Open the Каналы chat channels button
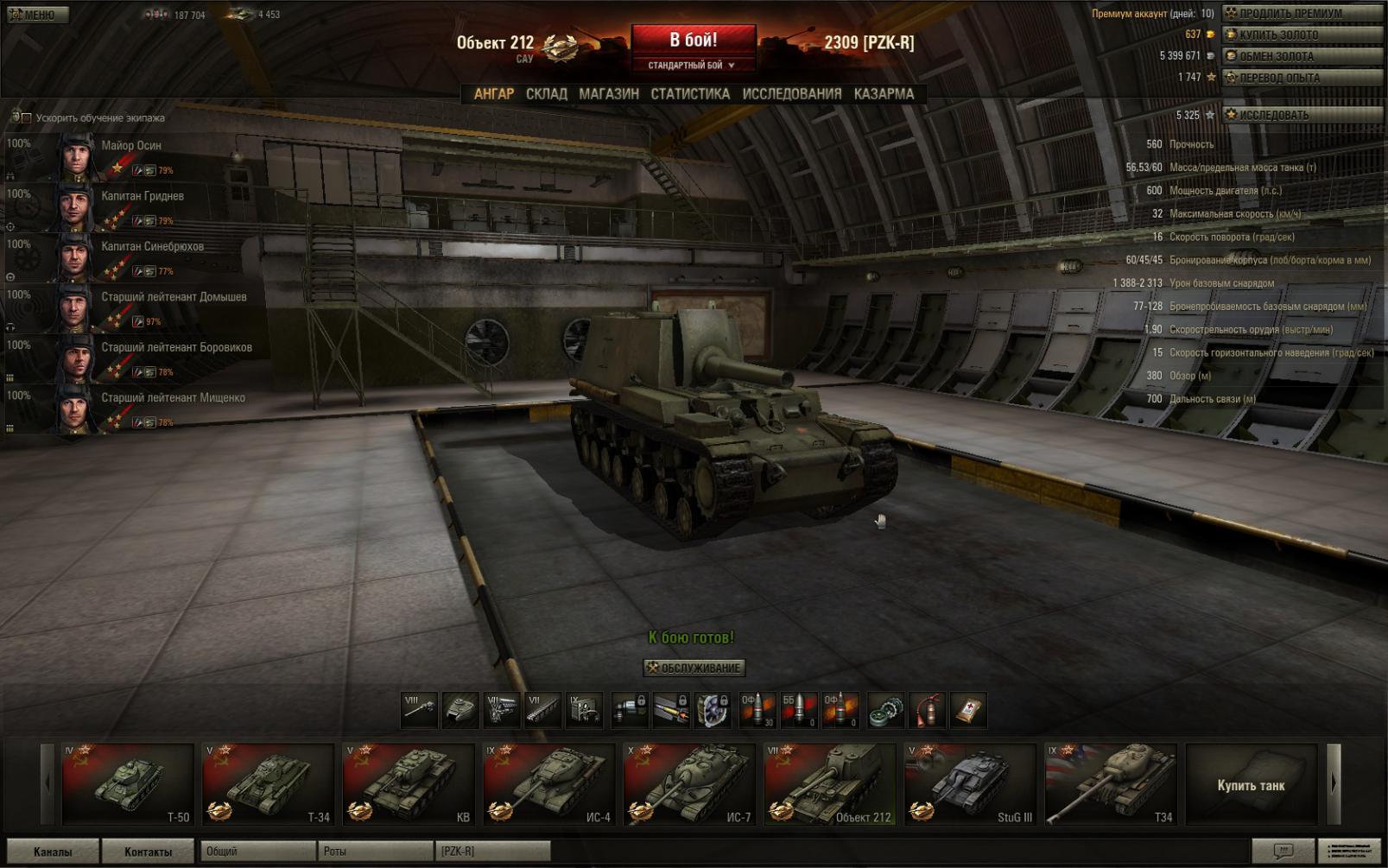This screenshot has height=868, width=1388. click(x=53, y=852)
